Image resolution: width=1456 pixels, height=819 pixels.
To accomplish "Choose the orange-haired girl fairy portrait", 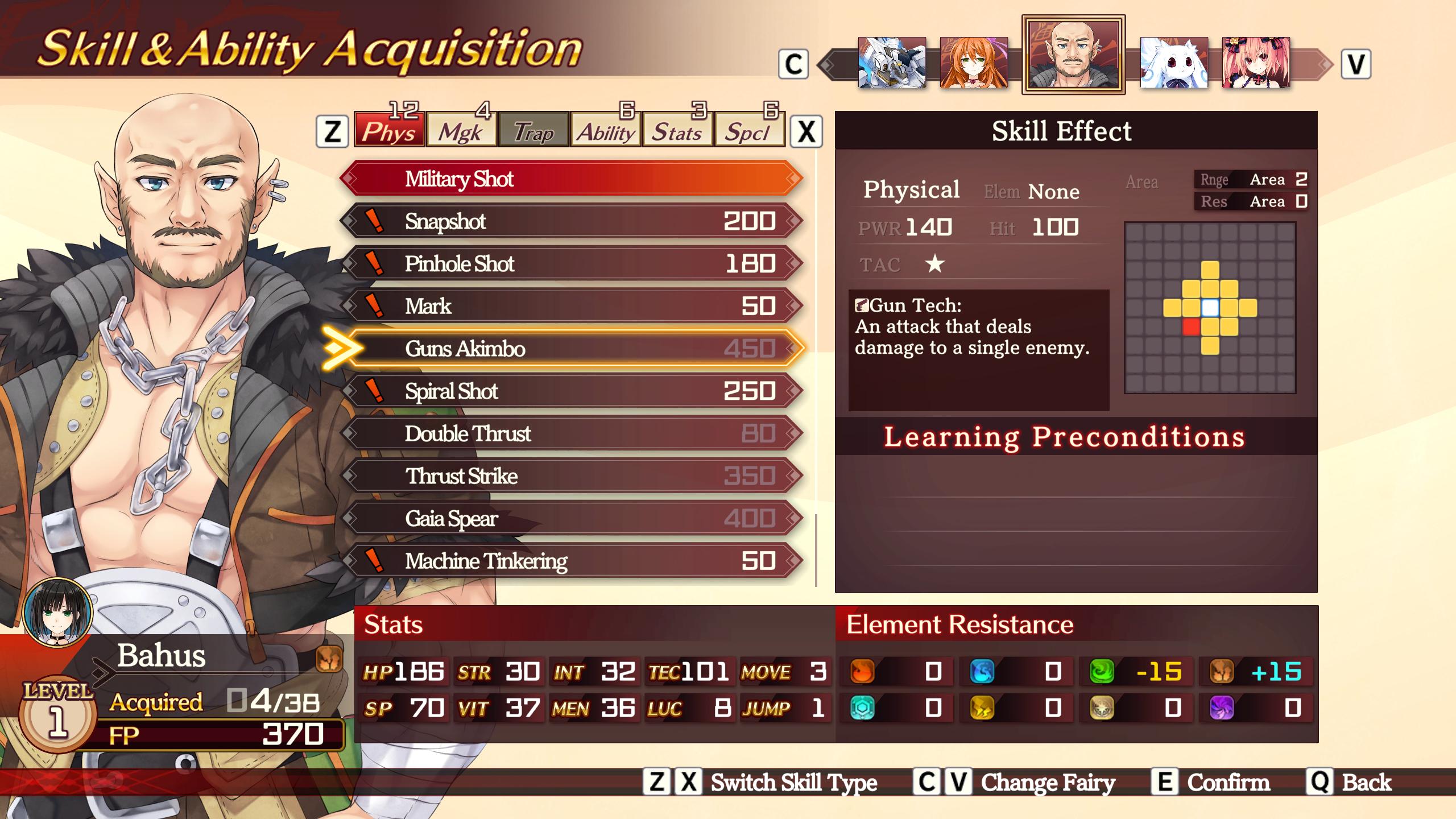I will 974,63.
